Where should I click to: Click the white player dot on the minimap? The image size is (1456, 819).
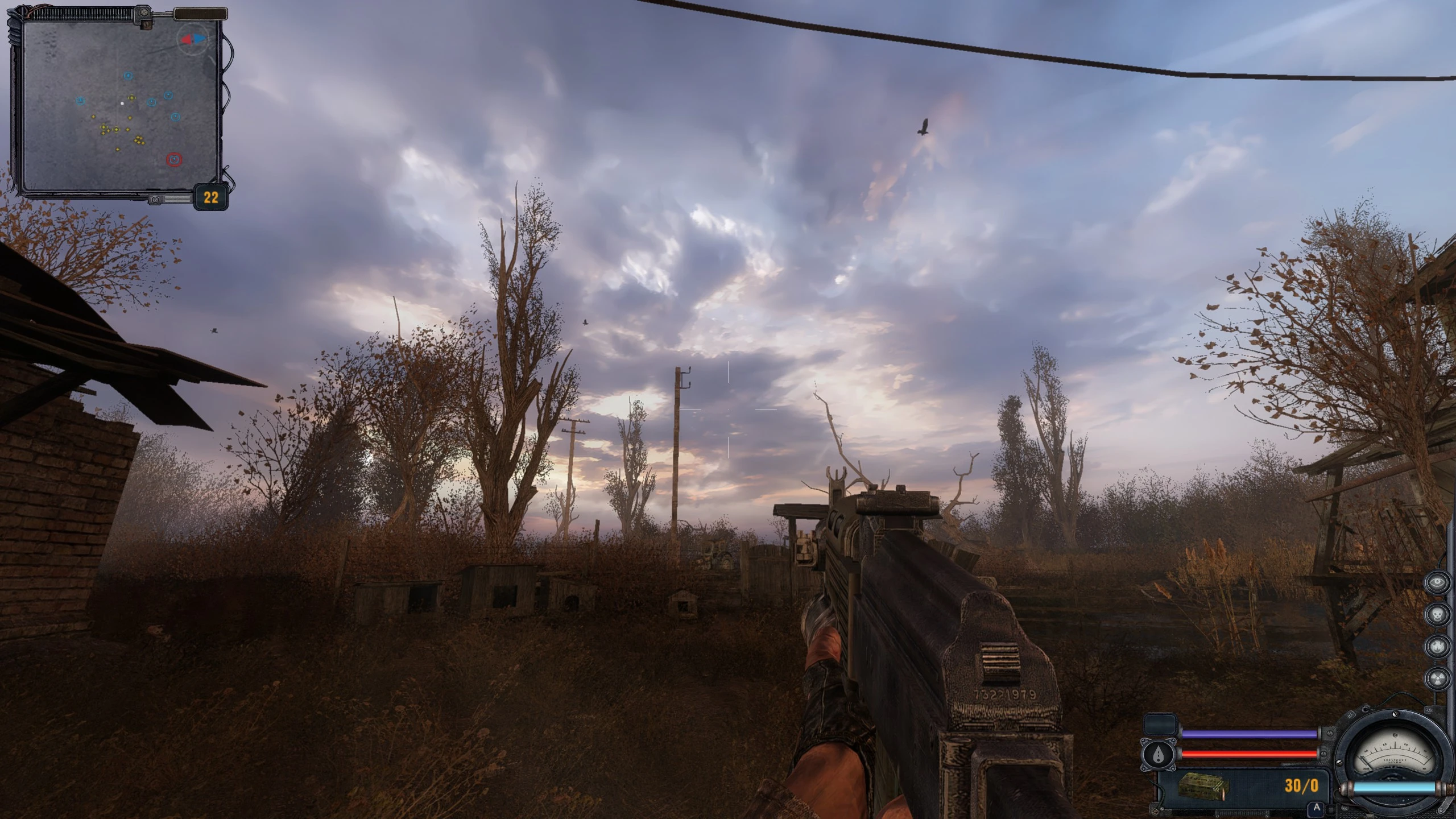pyautogui.click(x=123, y=102)
